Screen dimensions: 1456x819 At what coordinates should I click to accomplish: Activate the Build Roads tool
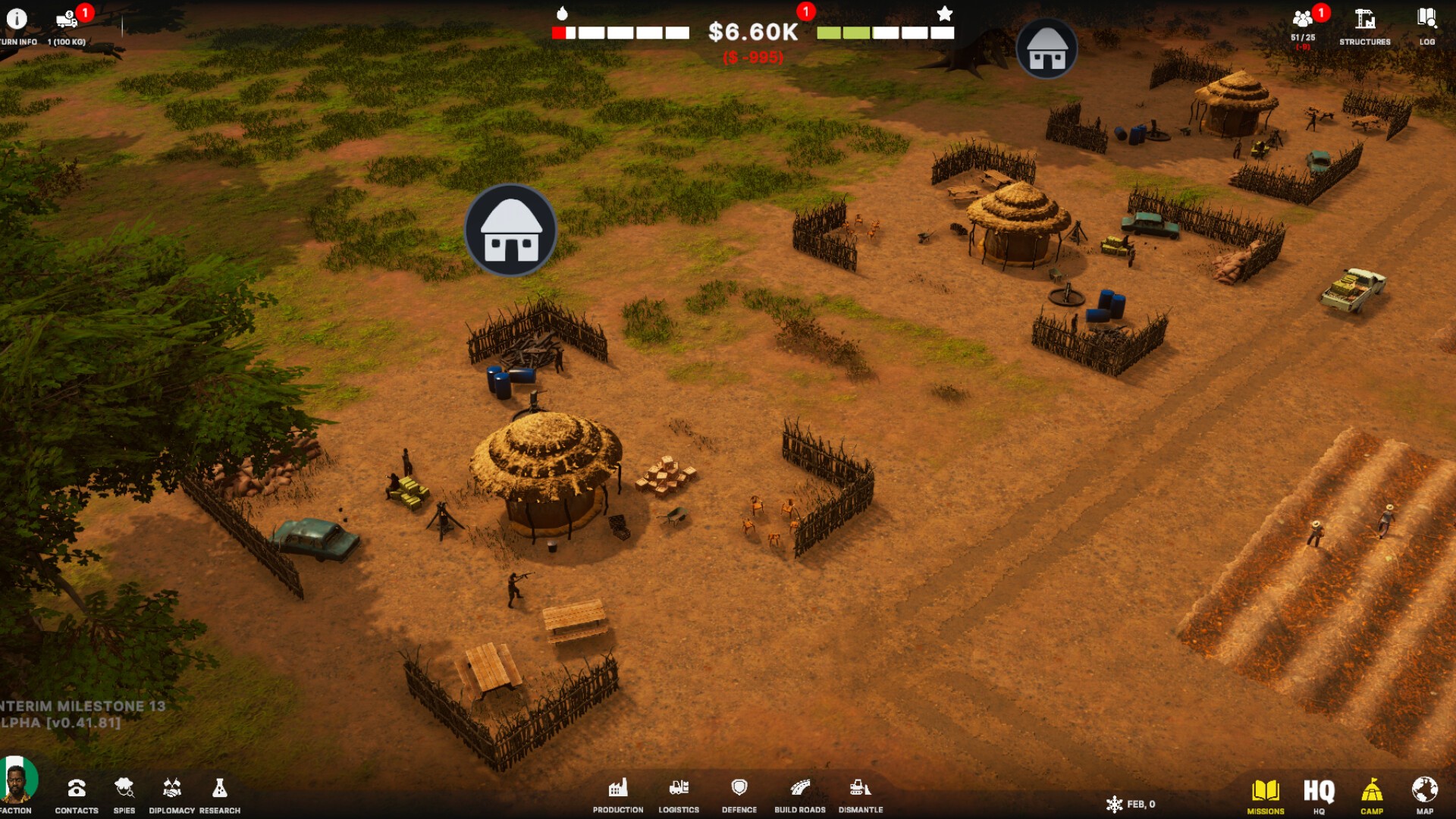point(800,789)
